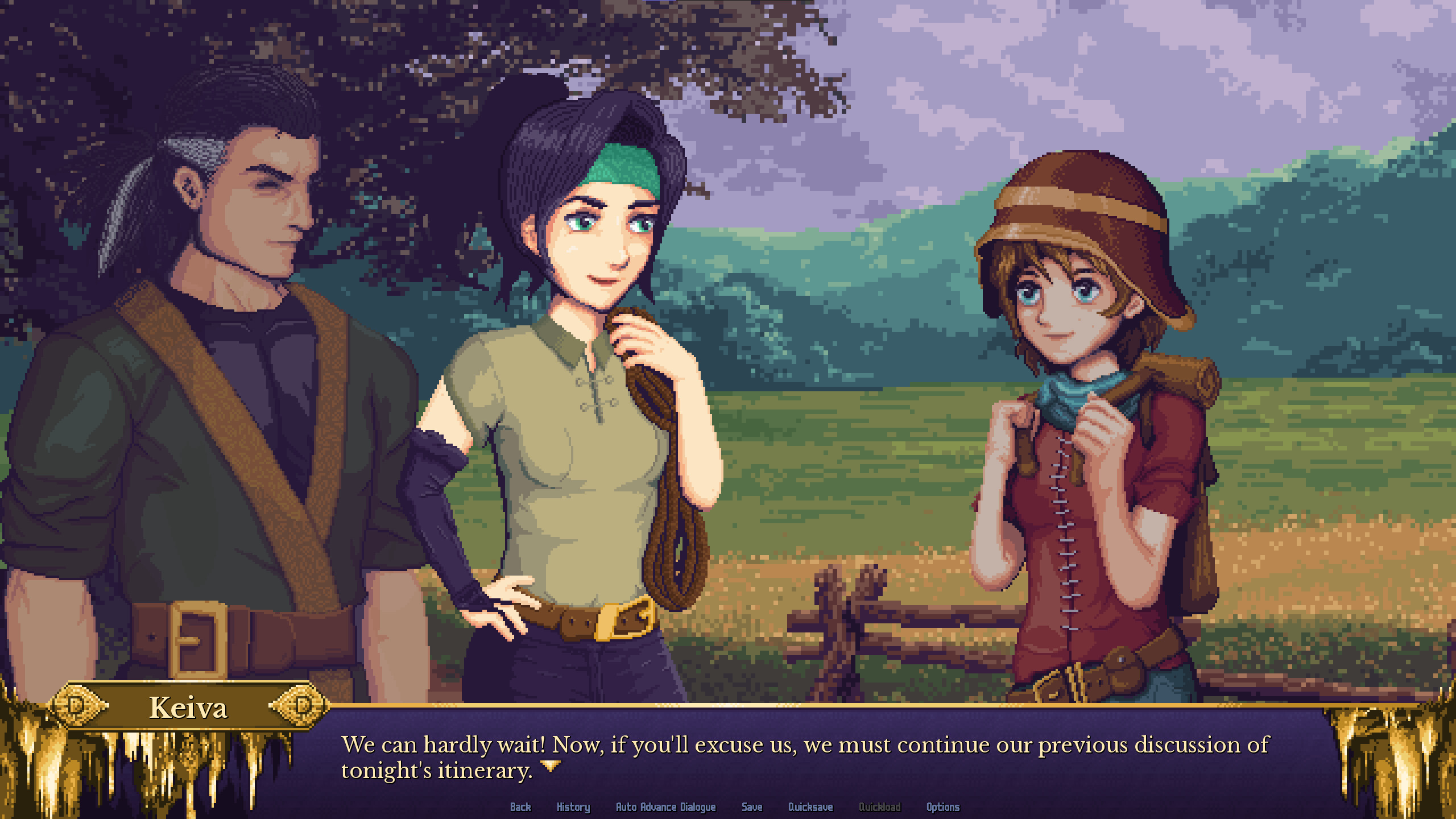
Task: Click Save in the quick menu
Action: [752, 807]
